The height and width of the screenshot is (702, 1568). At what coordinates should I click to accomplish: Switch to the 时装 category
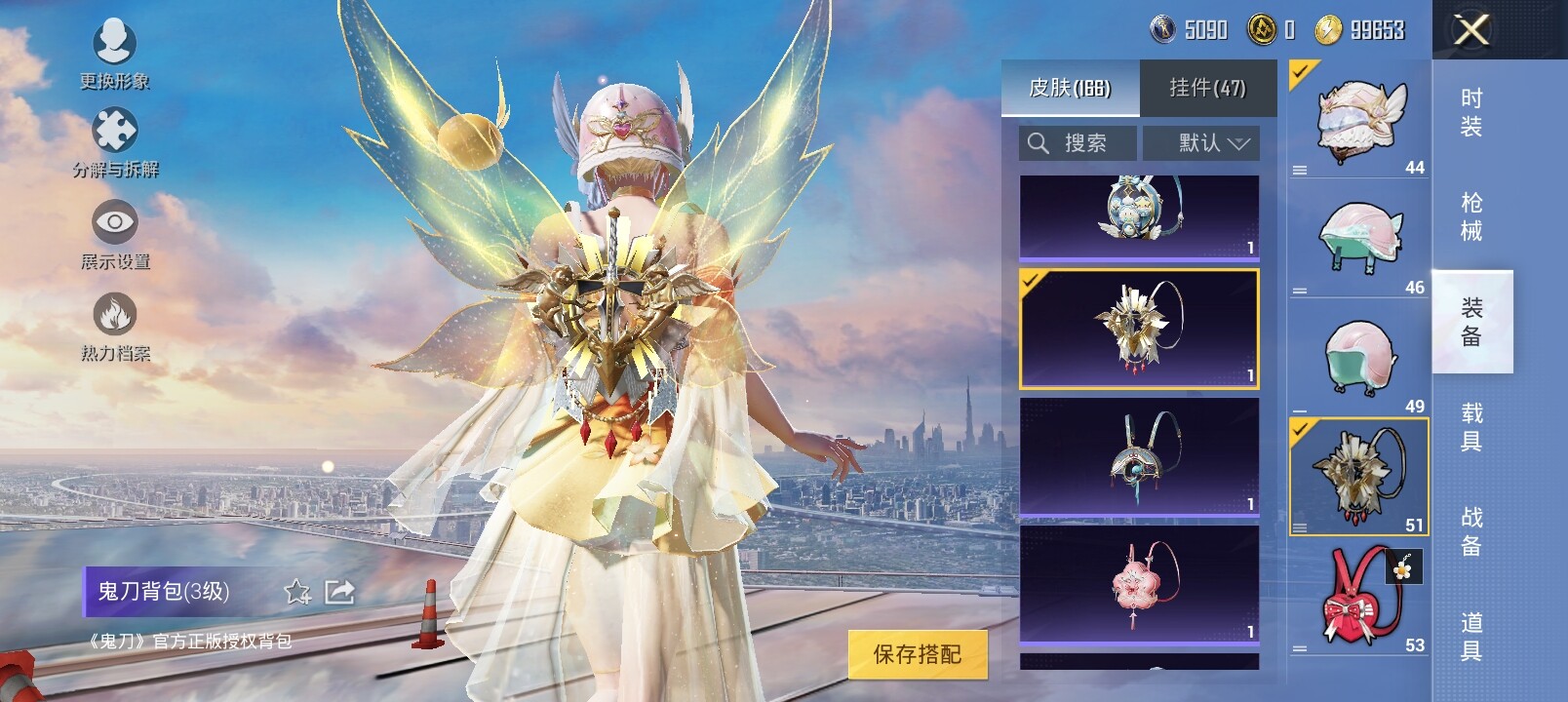[x=1471, y=112]
